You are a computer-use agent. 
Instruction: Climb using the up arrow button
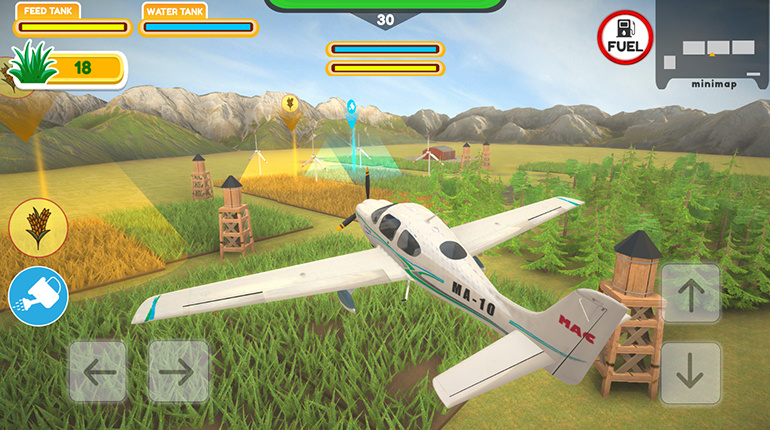click(x=691, y=294)
